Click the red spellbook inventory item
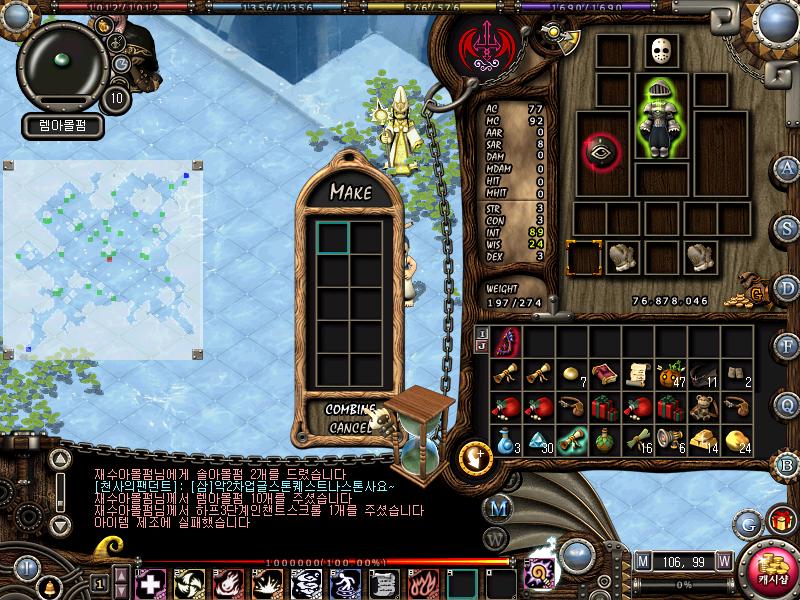The image size is (800, 600). pos(605,375)
